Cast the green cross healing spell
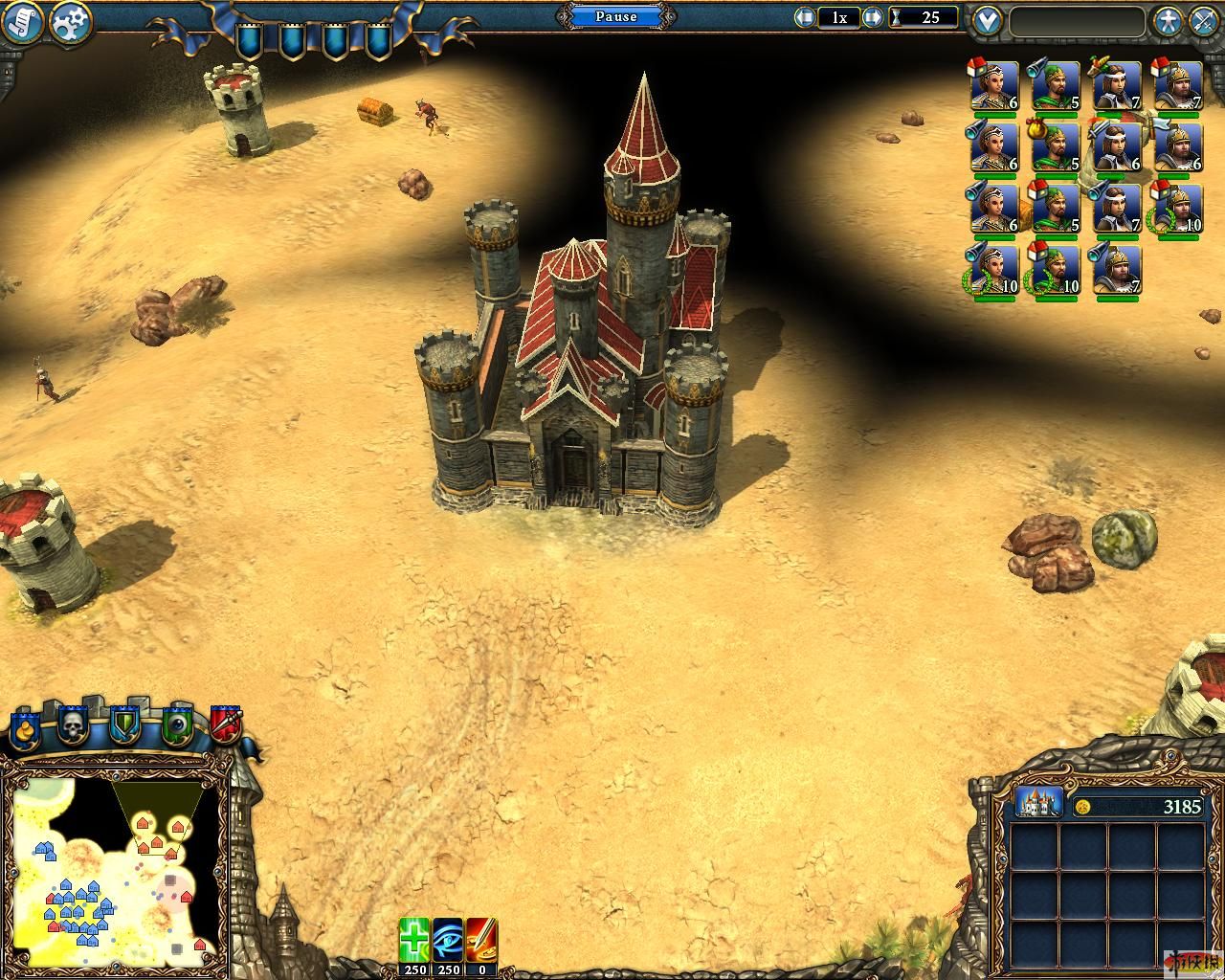Screen dimensions: 1225x980 click(x=414, y=939)
